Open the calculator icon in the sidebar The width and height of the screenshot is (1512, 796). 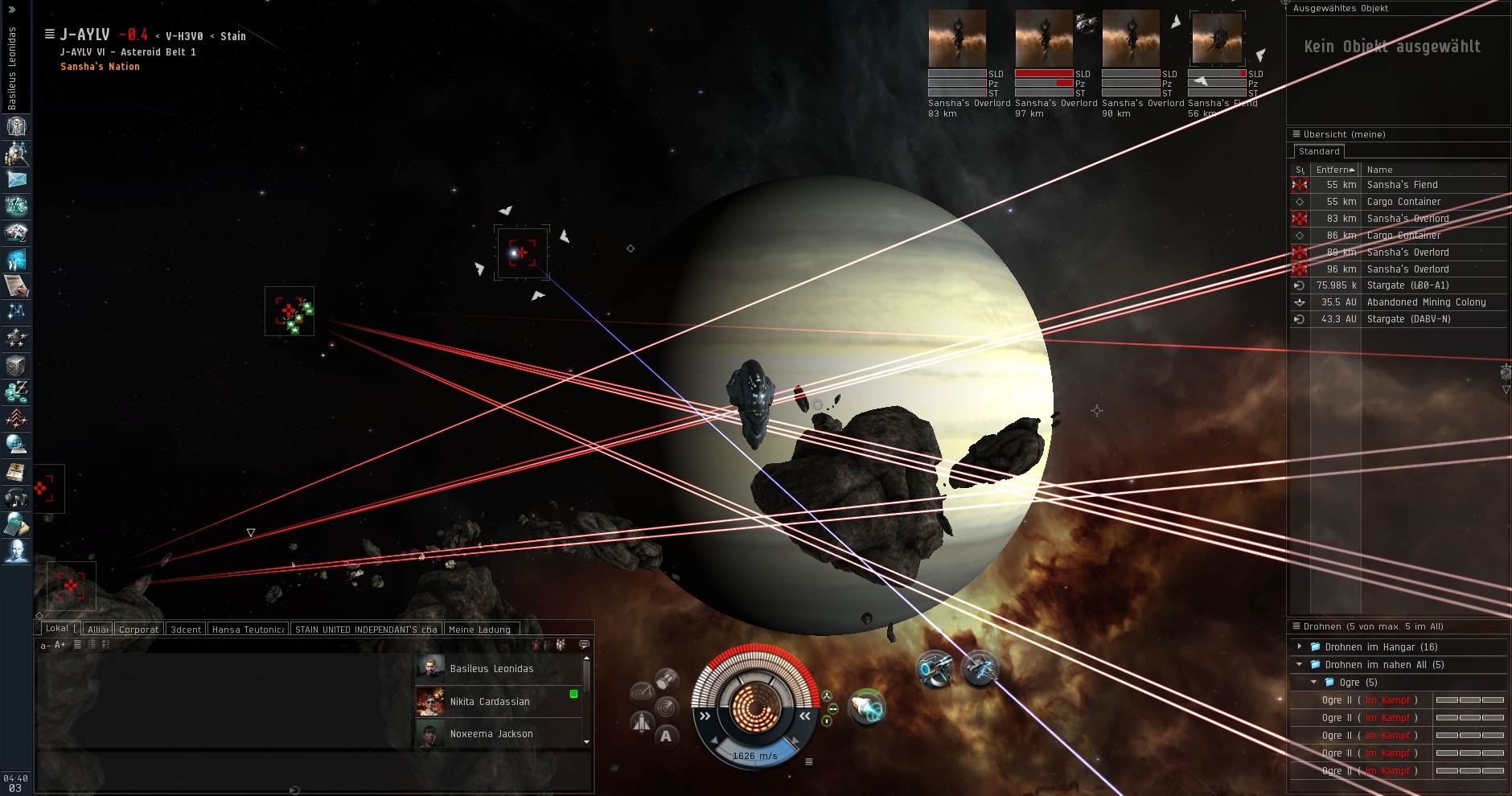pos(16,525)
